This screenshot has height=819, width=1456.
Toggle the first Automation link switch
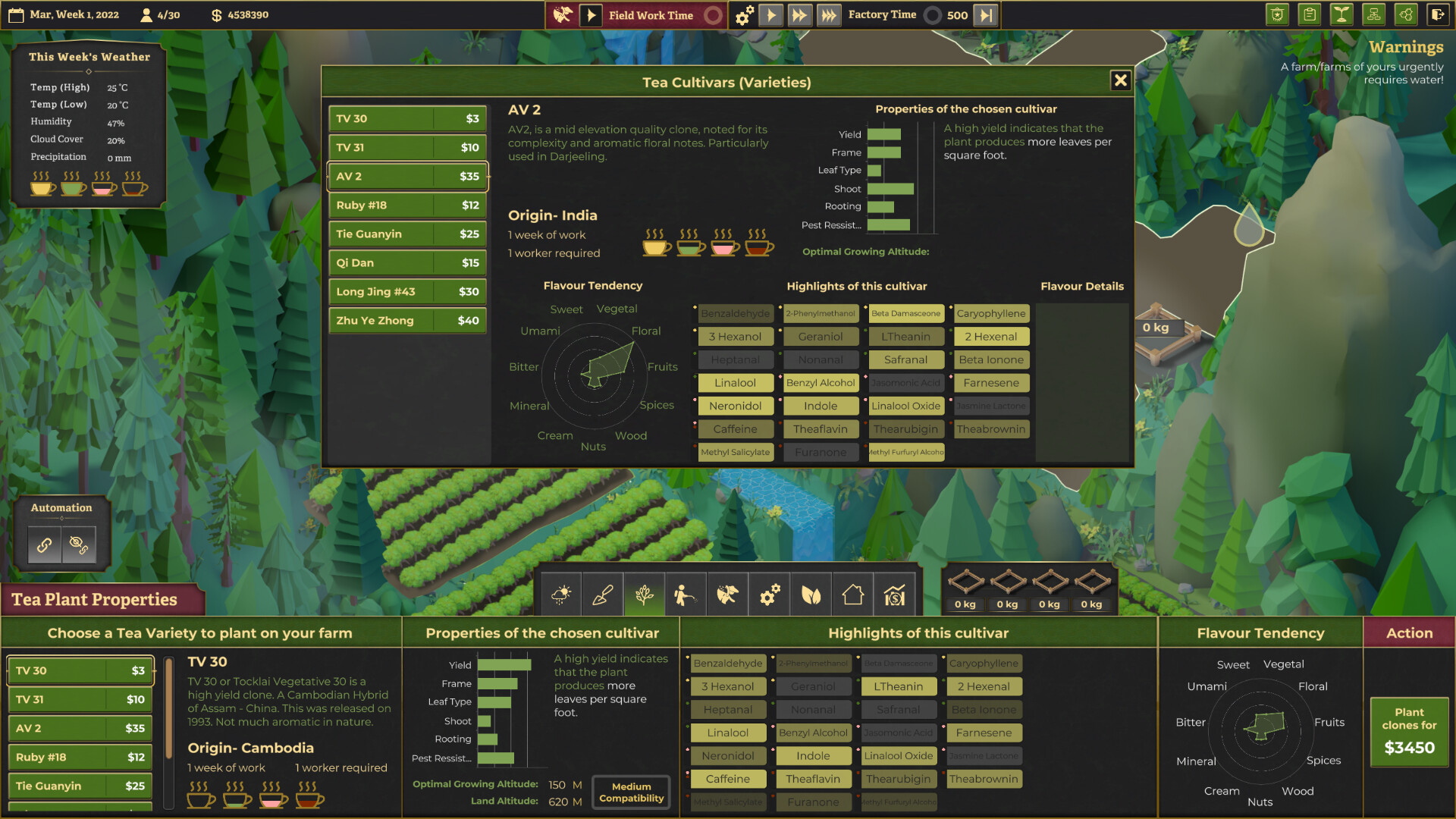pyautogui.click(x=43, y=544)
